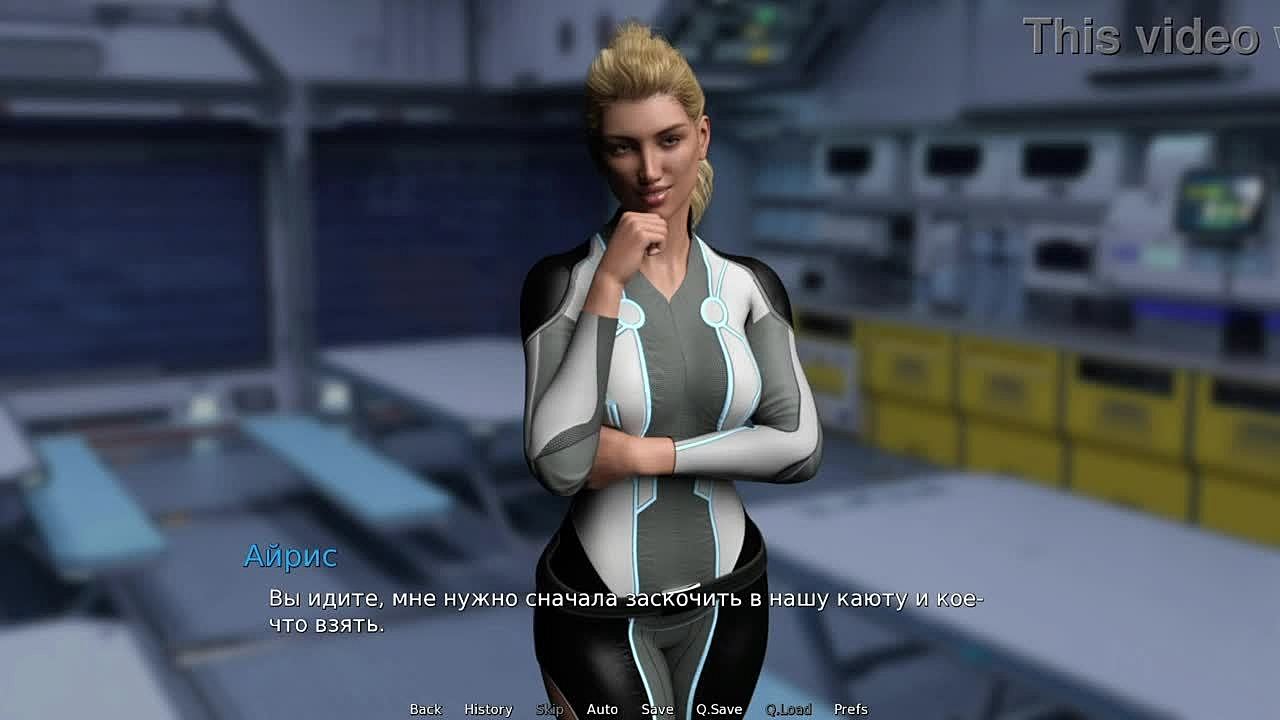Activate the Skip dialogue button
Image resolution: width=1280 pixels, height=720 pixels.
point(550,709)
